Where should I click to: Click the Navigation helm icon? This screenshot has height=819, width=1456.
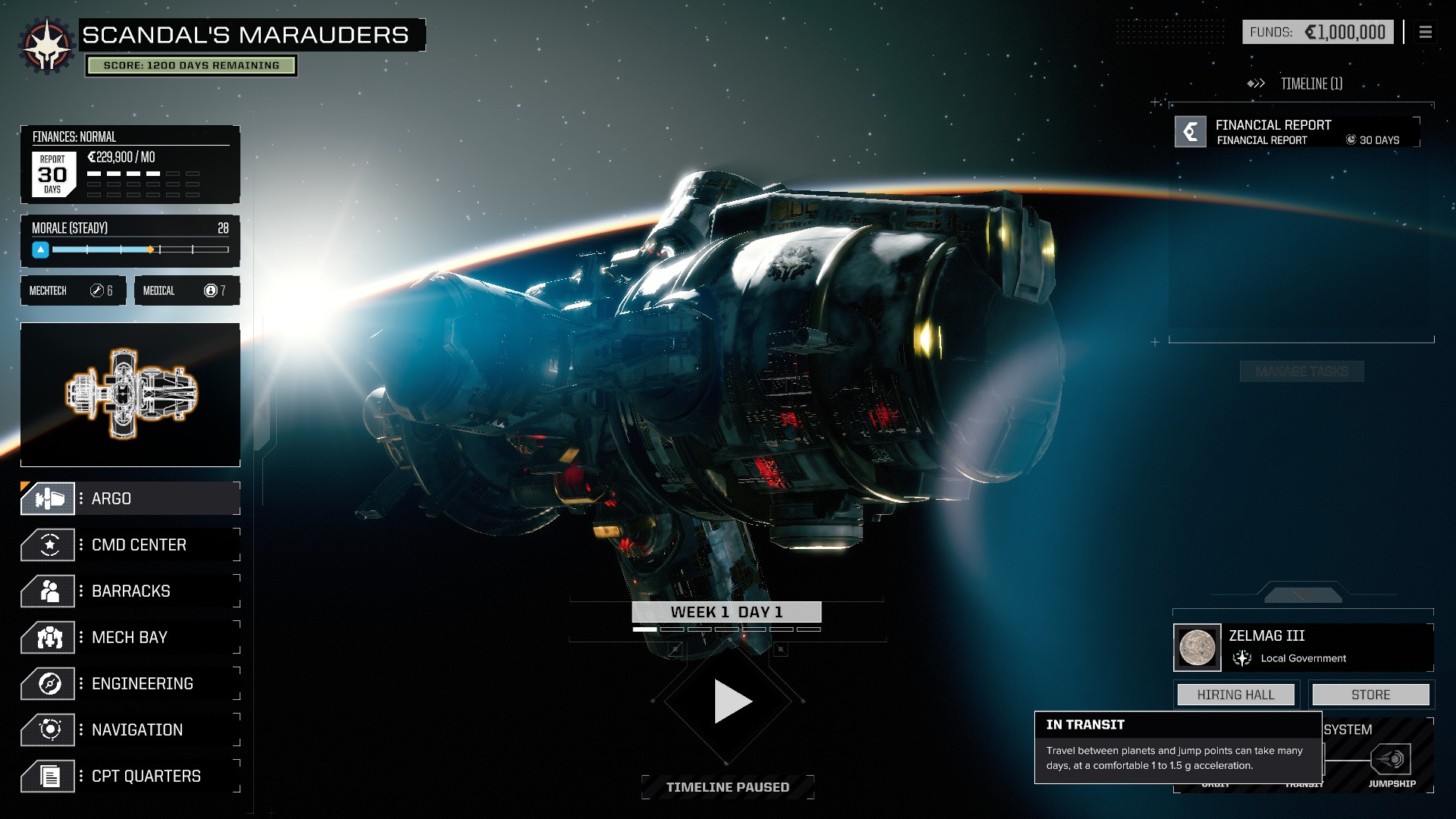[47, 730]
